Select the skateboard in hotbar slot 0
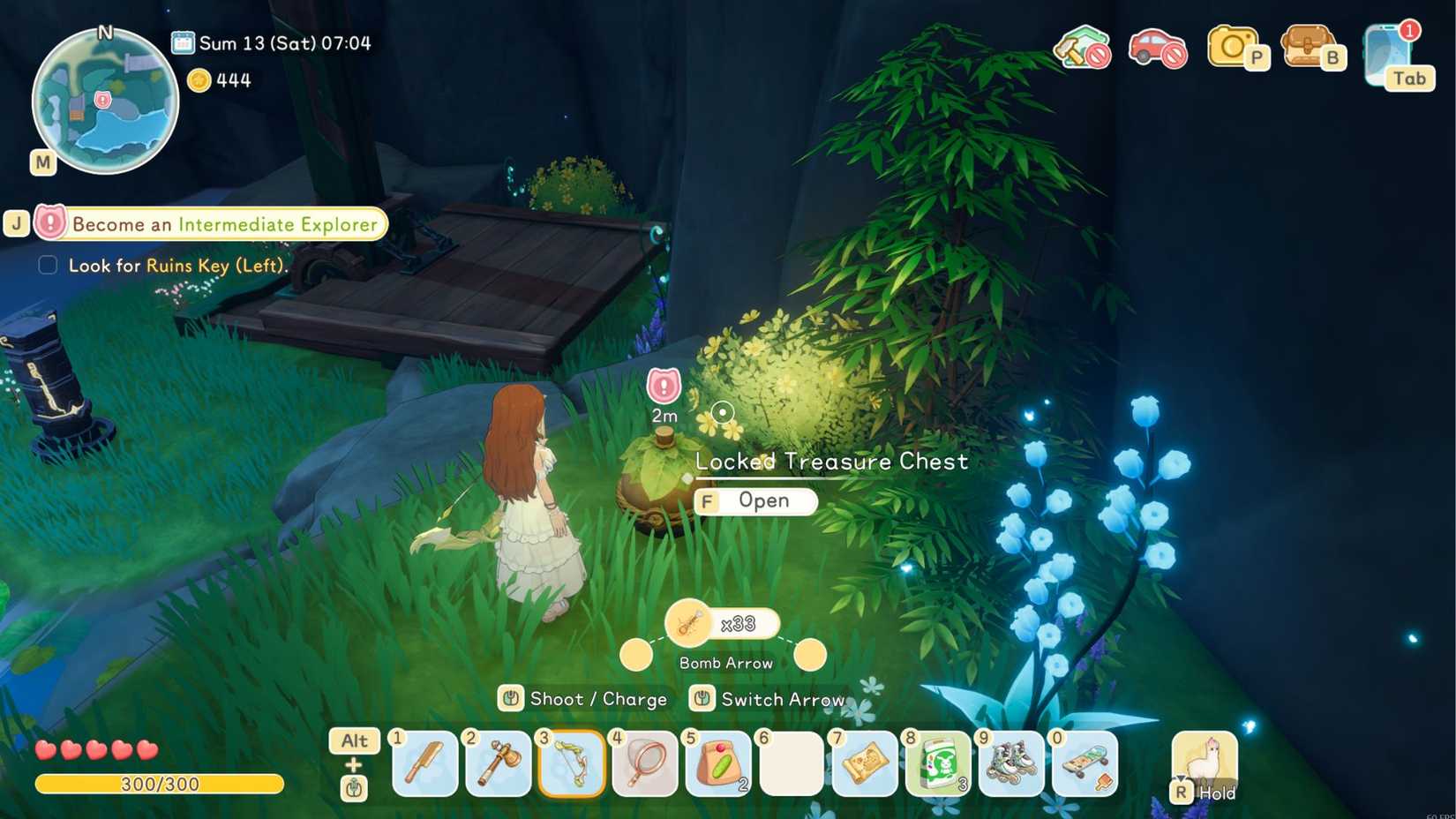The width and height of the screenshot is (1456, 819). pos(1084,763)
